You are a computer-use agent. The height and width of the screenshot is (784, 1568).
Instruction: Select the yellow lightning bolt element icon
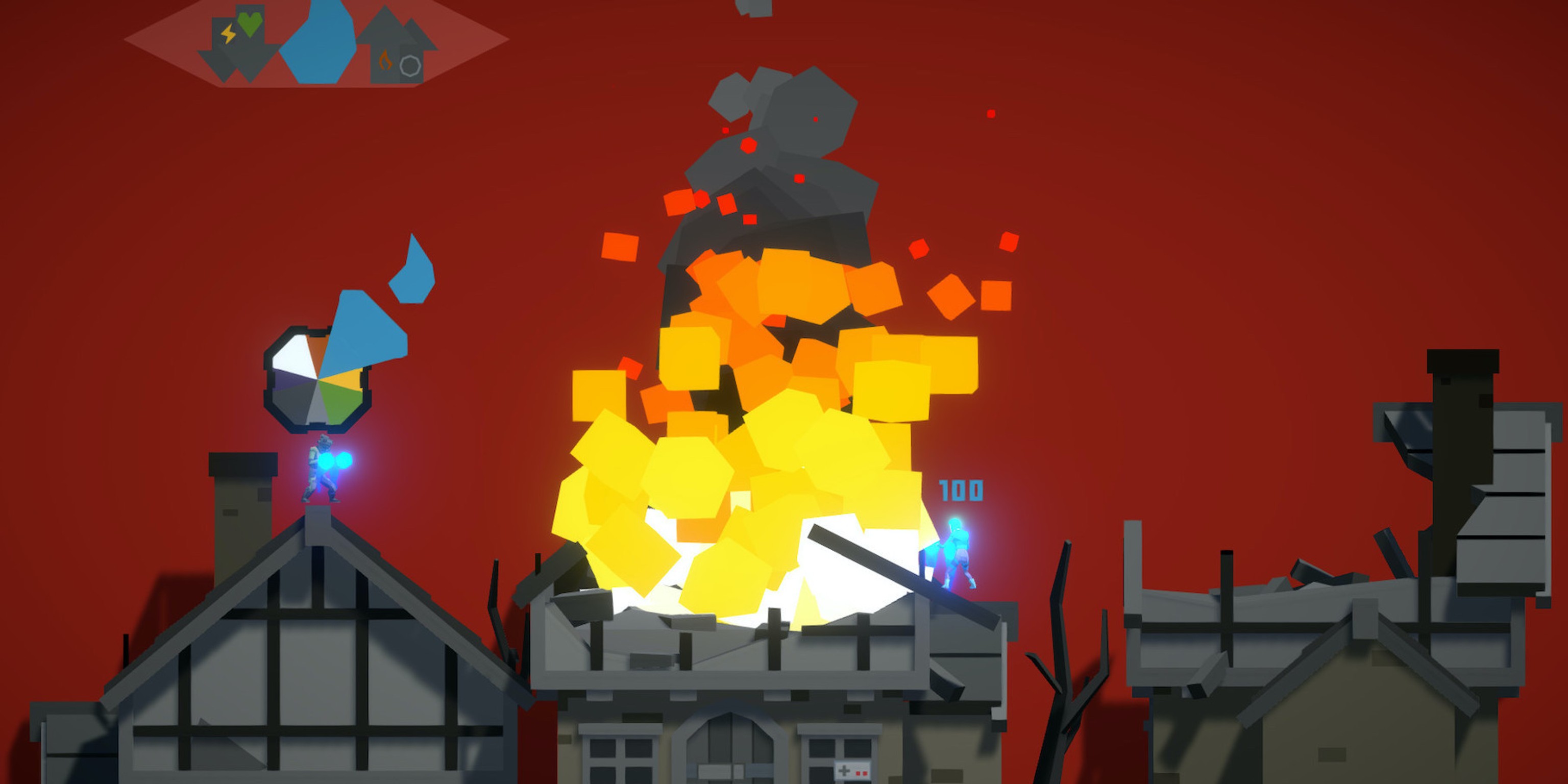coord(228,34)
